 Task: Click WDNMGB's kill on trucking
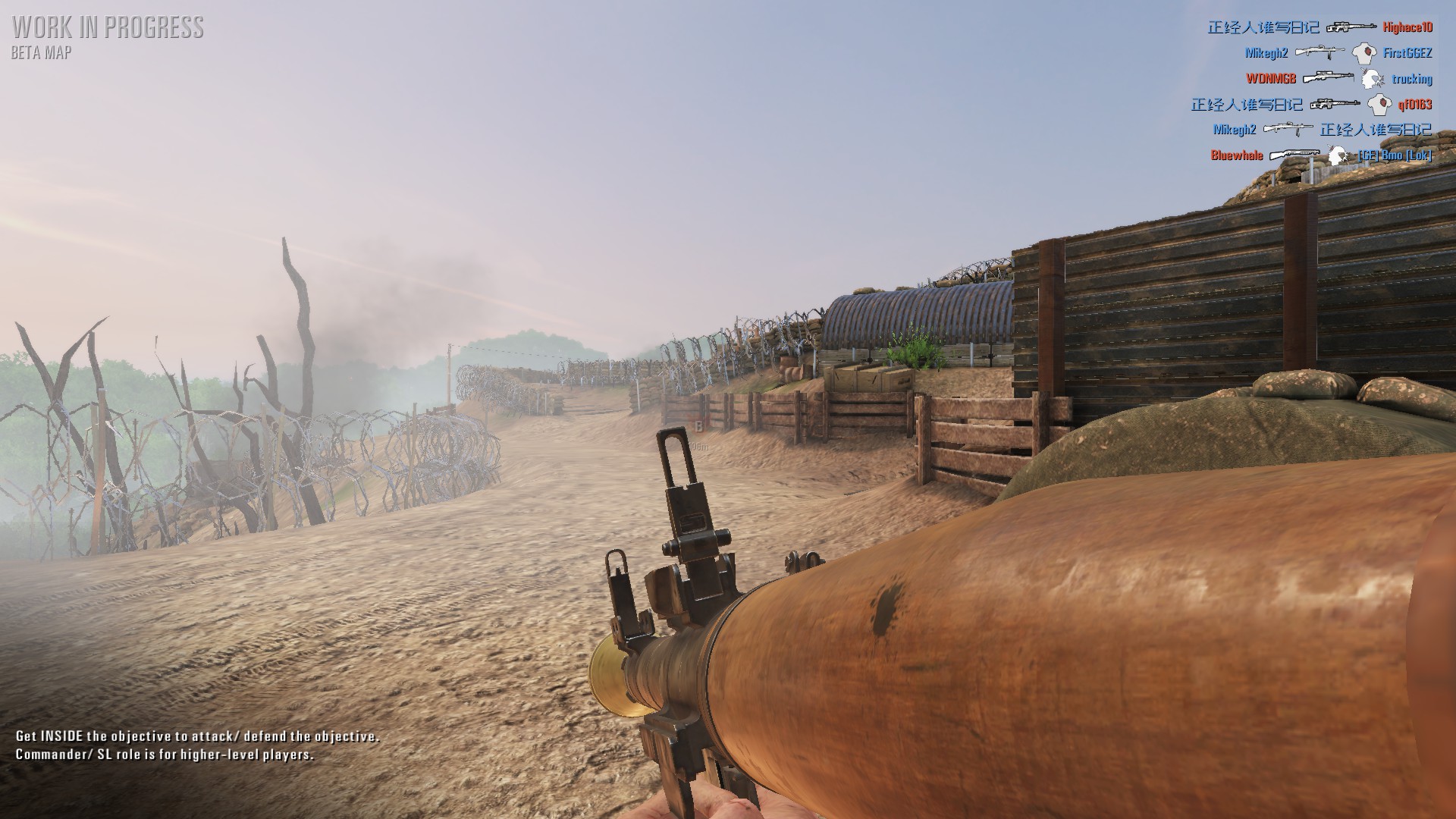pyautogui.click(x=1338, y=79)
